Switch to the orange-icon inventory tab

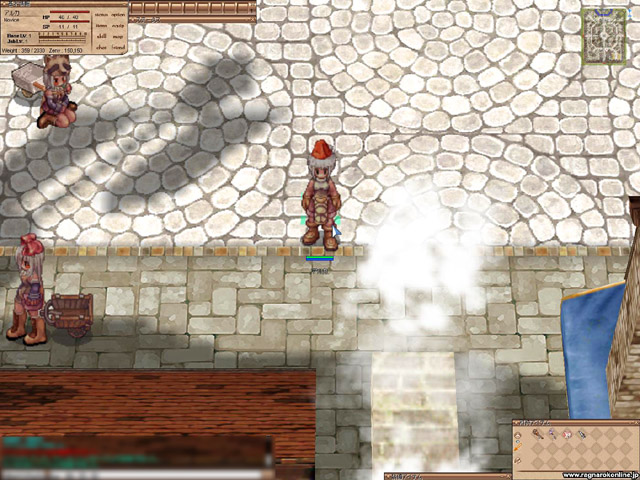[x=518, y=448]
